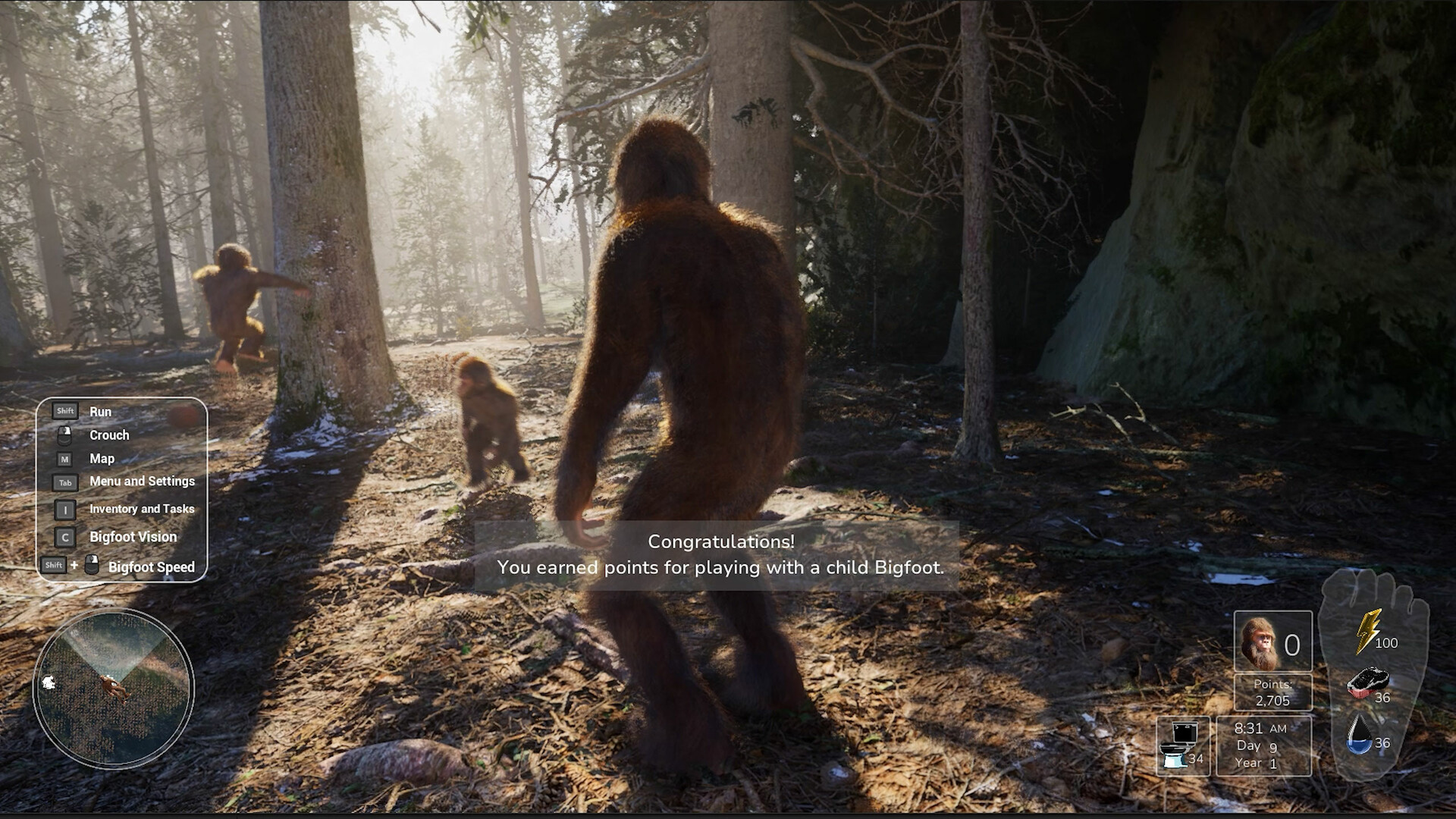Click the Shift key icon next to Run
The image size is (1456, 819).
point(64,410)
